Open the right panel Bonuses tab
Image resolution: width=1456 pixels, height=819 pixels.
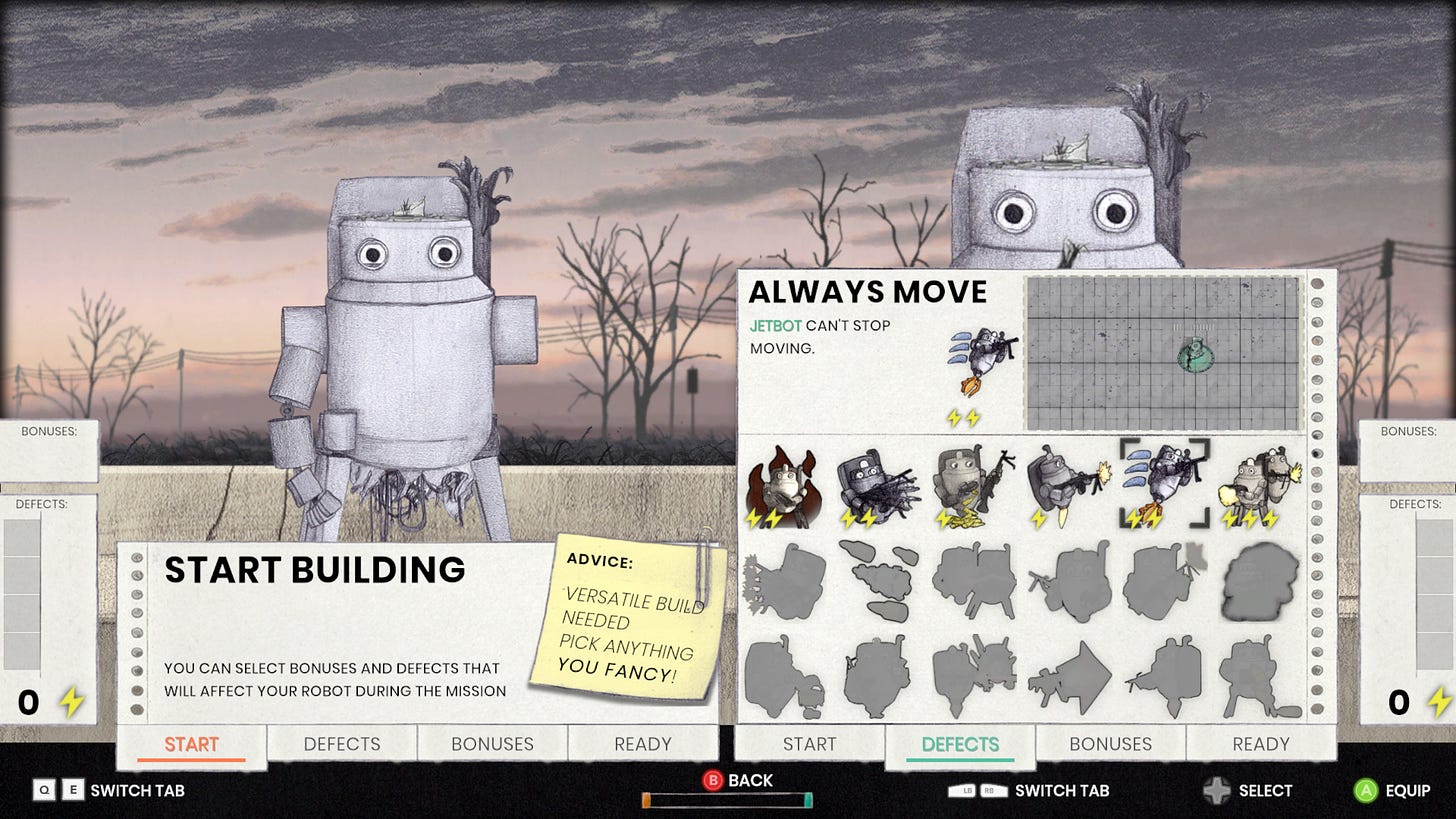pos(1110,744)
